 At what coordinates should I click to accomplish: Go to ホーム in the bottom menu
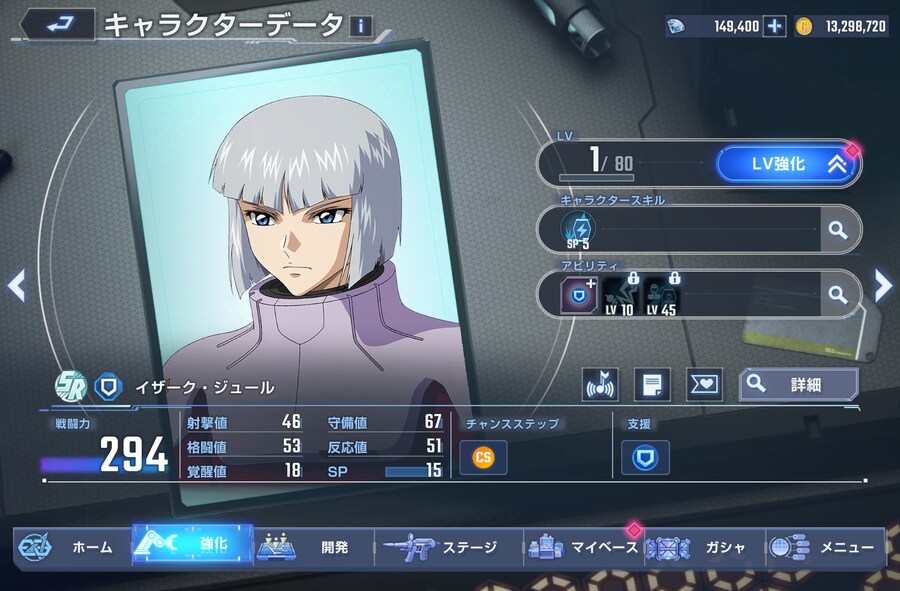pyautogui.click(x=70, y=547)
